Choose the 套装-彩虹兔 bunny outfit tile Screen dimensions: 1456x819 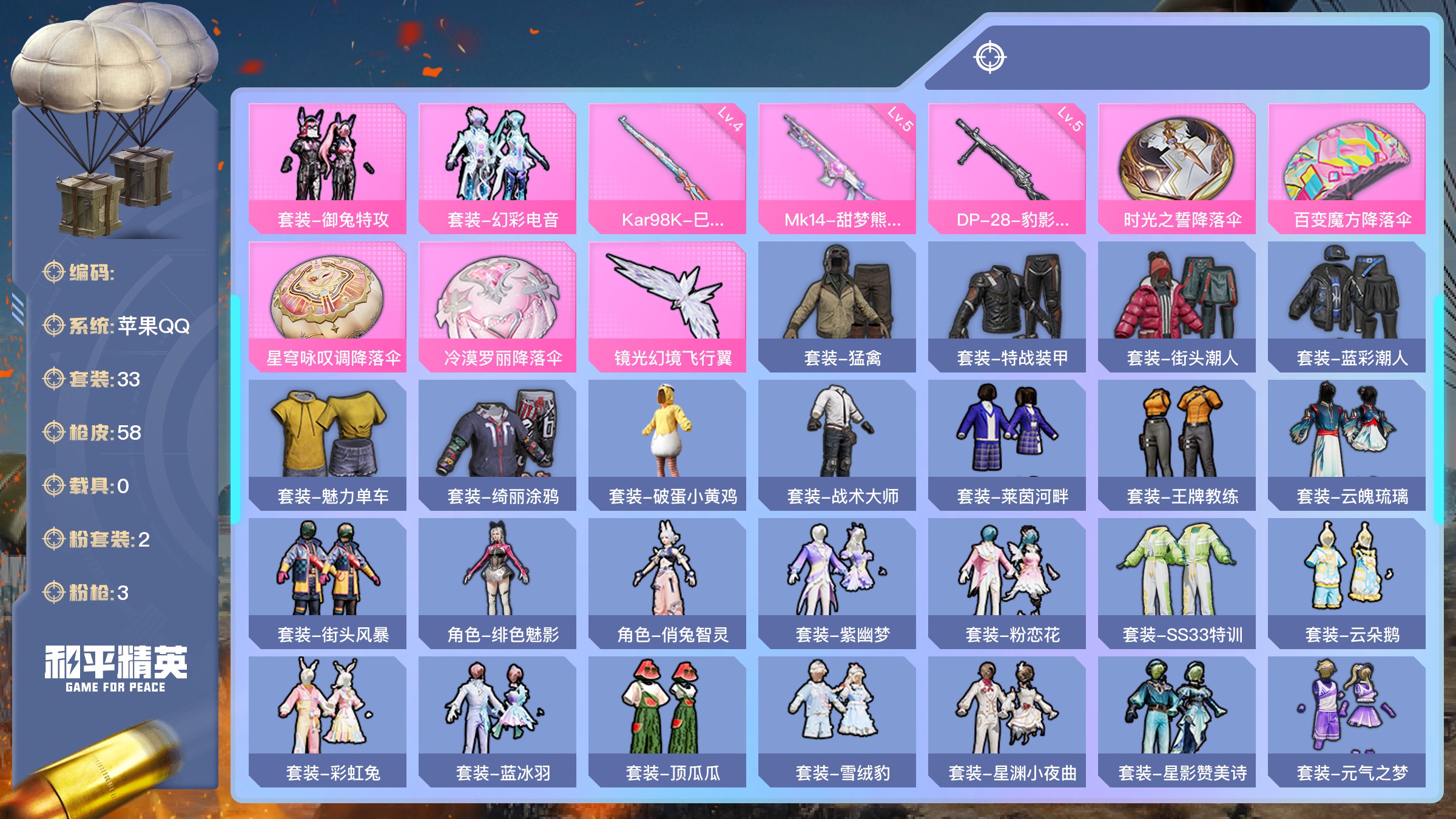click(x=328, y=721)
